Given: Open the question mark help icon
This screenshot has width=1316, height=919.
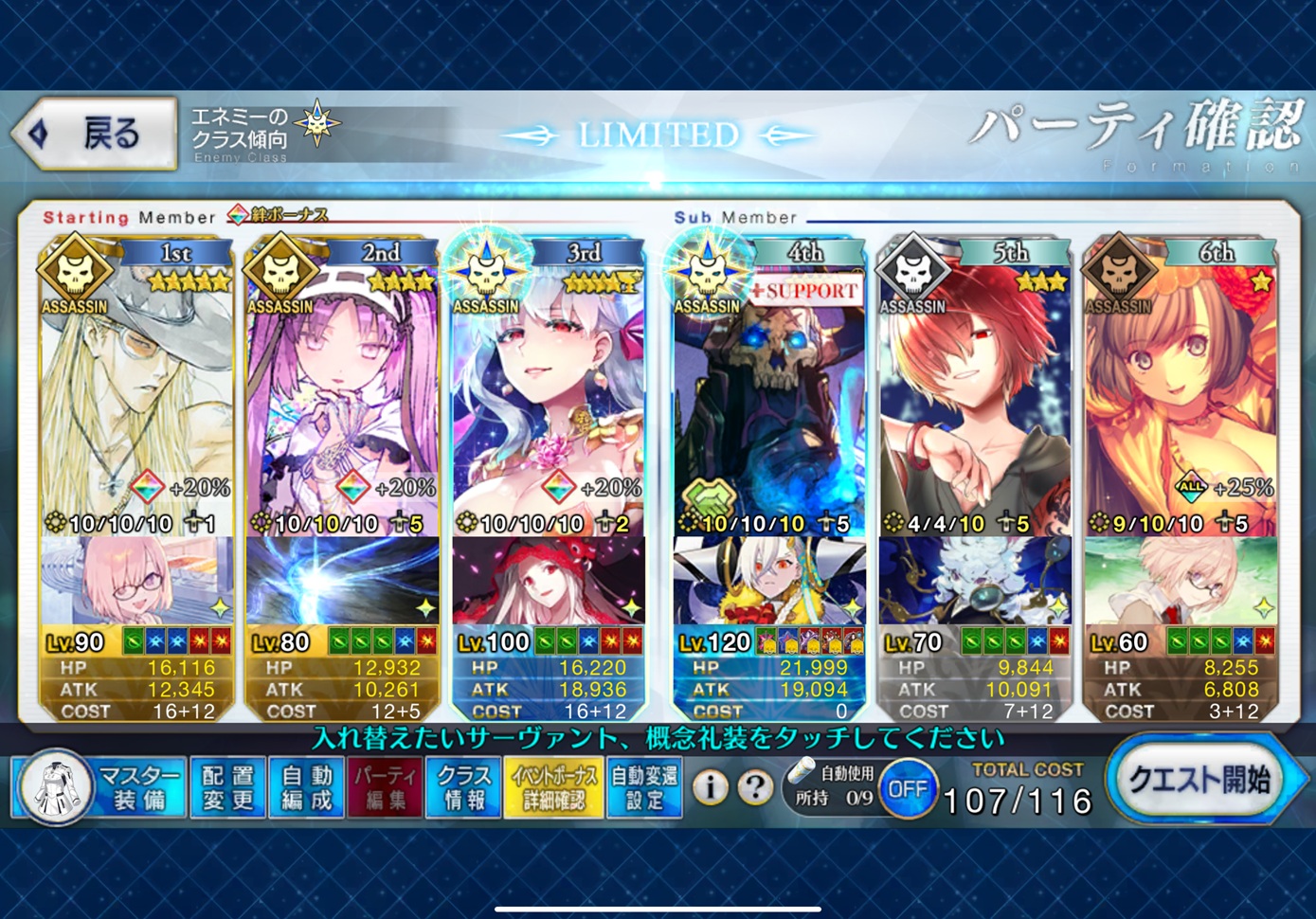Looking at the screenshot, I should click(755, 786).
